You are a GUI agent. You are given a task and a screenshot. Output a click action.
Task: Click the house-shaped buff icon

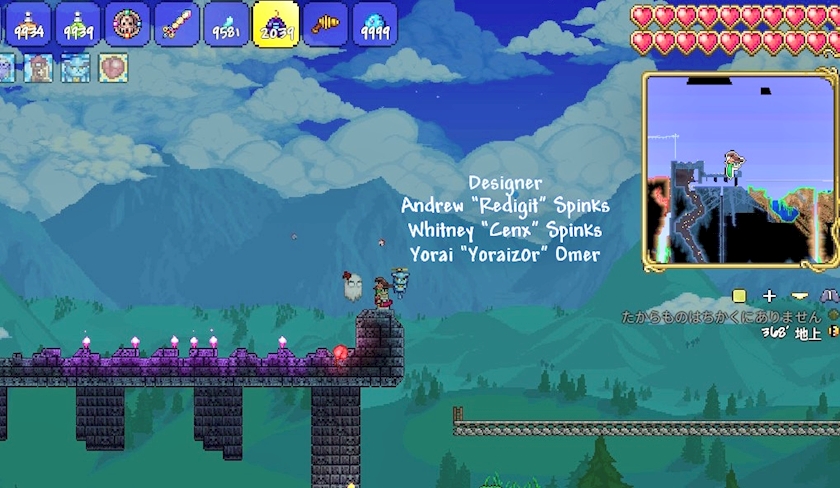(x=39, y=68)
